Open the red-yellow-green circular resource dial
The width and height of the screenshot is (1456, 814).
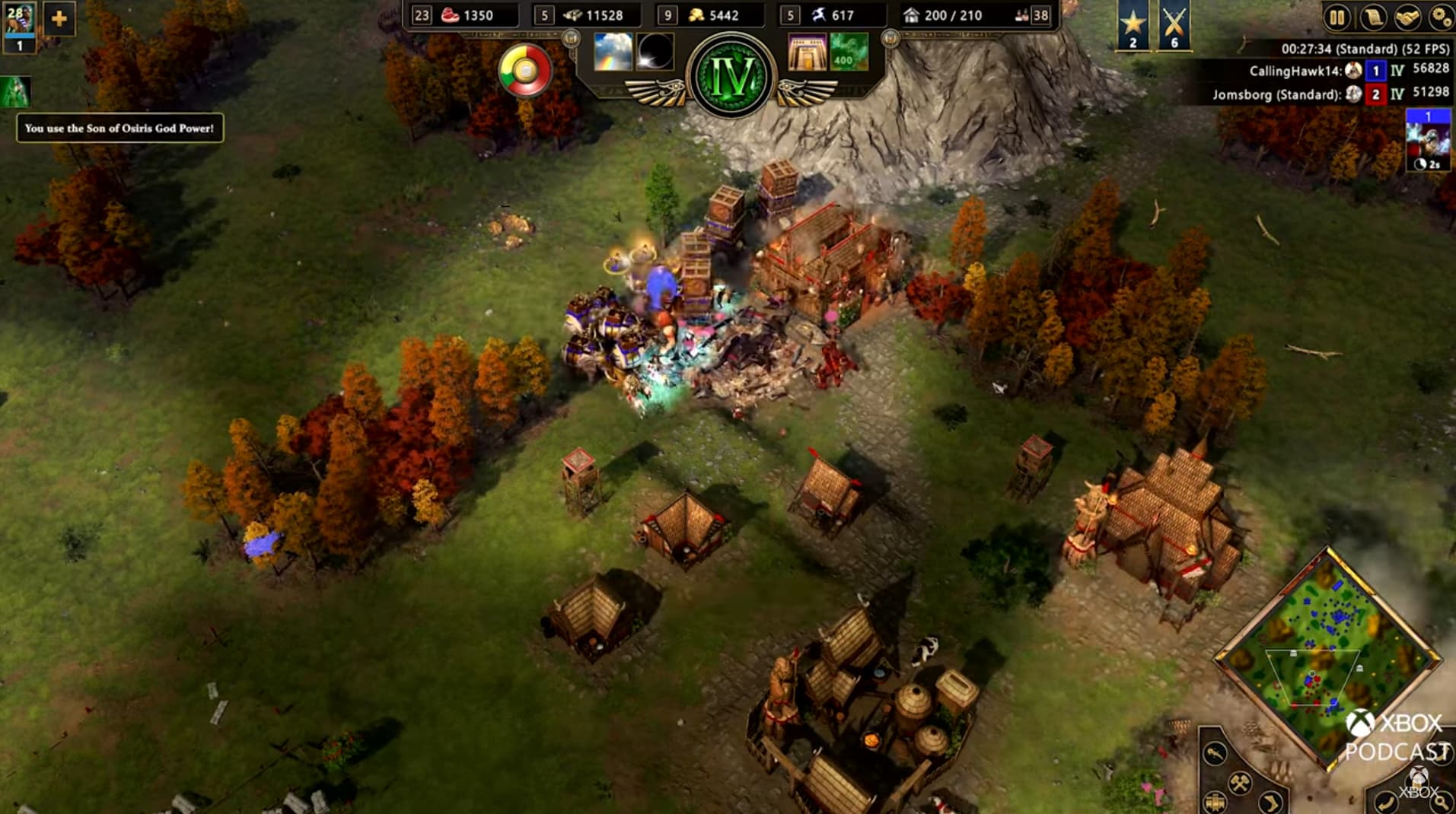tap(525, 71)
